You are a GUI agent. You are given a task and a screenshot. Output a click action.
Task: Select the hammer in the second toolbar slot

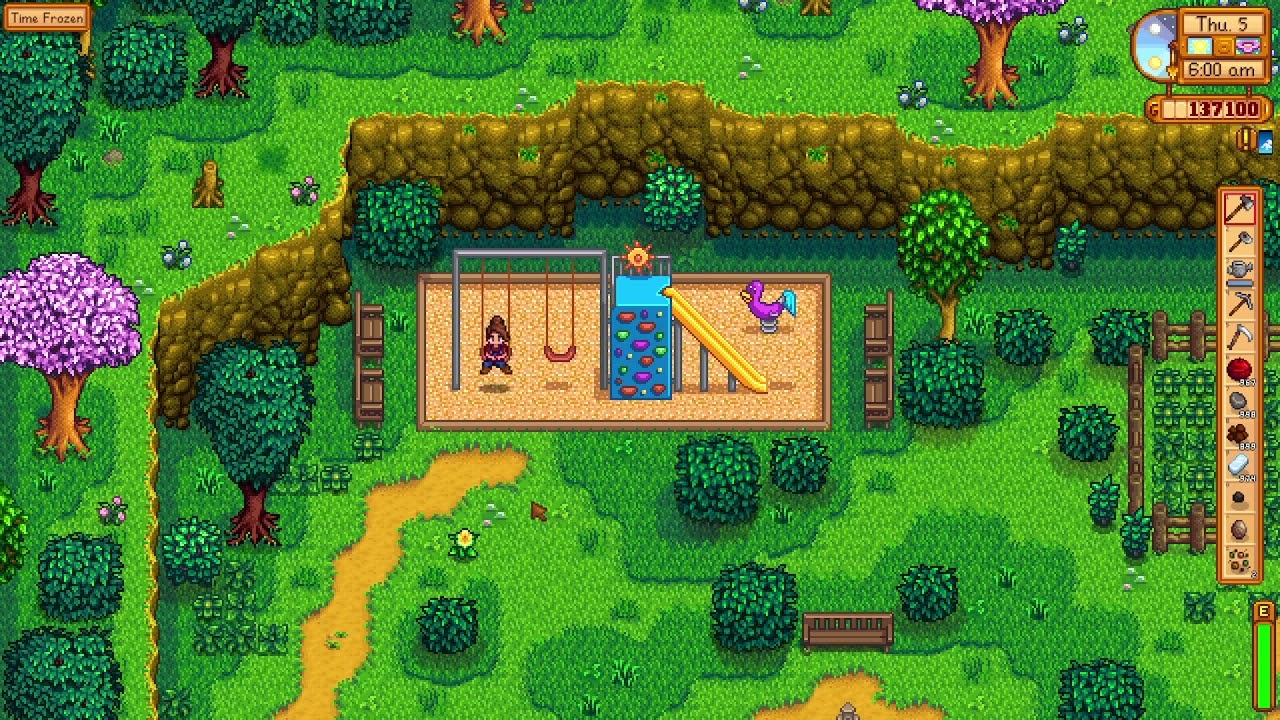[1240, 241]
